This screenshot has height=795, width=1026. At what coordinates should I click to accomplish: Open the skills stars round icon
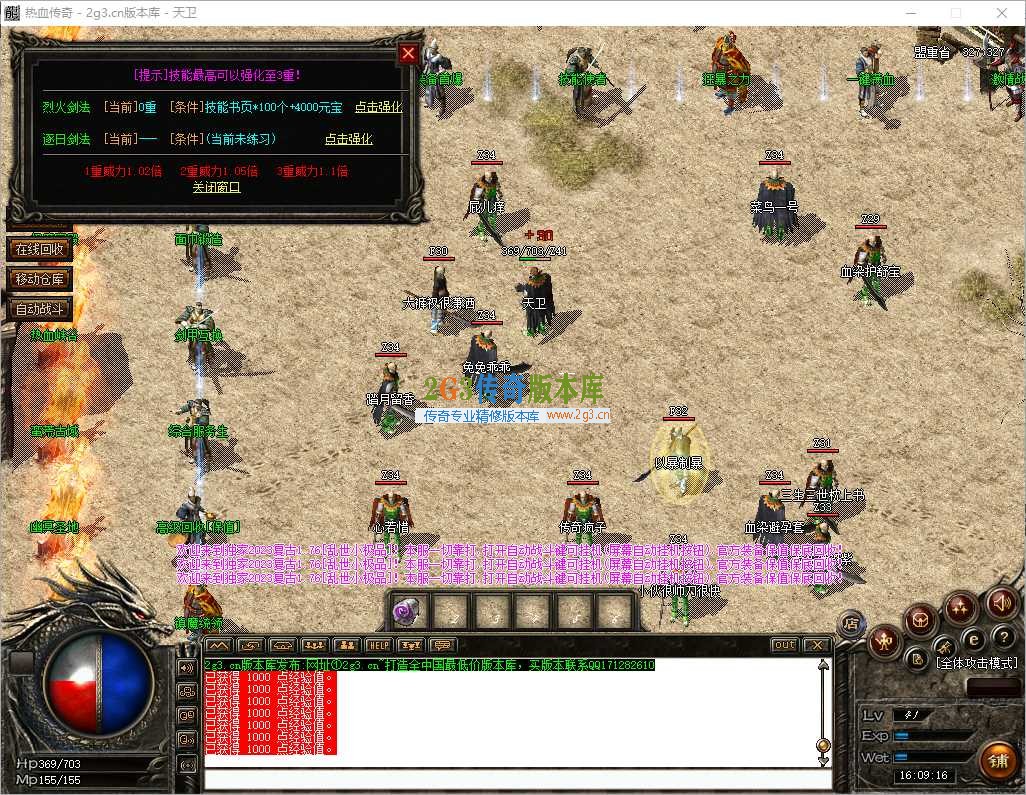click(x=961, y=606)
